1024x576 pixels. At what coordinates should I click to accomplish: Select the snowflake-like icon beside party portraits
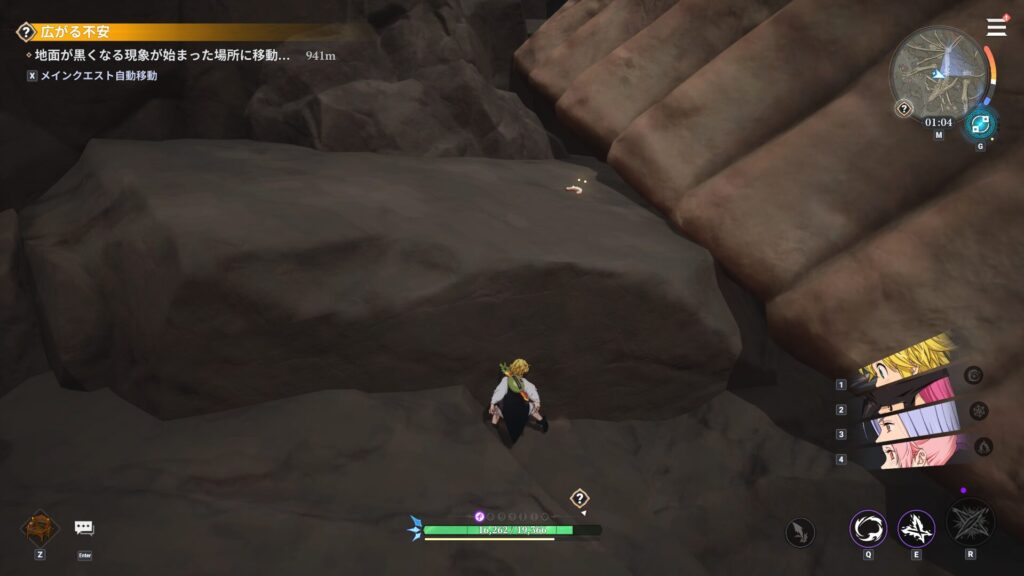pyautogui.click(x=979, y=410)
